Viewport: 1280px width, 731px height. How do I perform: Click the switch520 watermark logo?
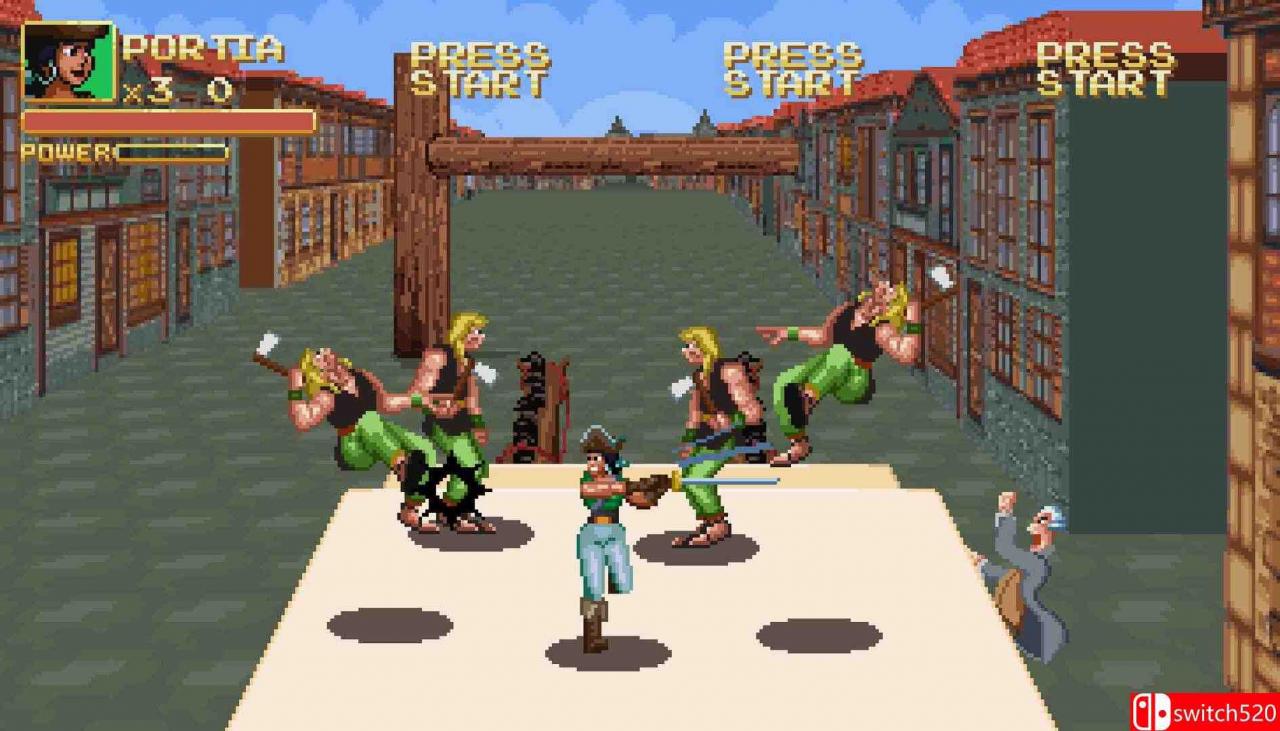point(1204,711)
